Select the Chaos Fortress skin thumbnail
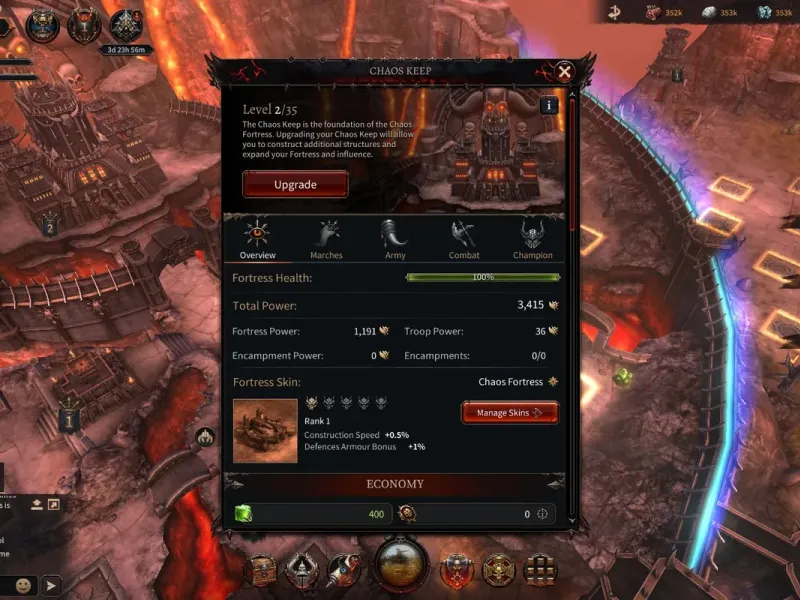 (x=265, y=431)
